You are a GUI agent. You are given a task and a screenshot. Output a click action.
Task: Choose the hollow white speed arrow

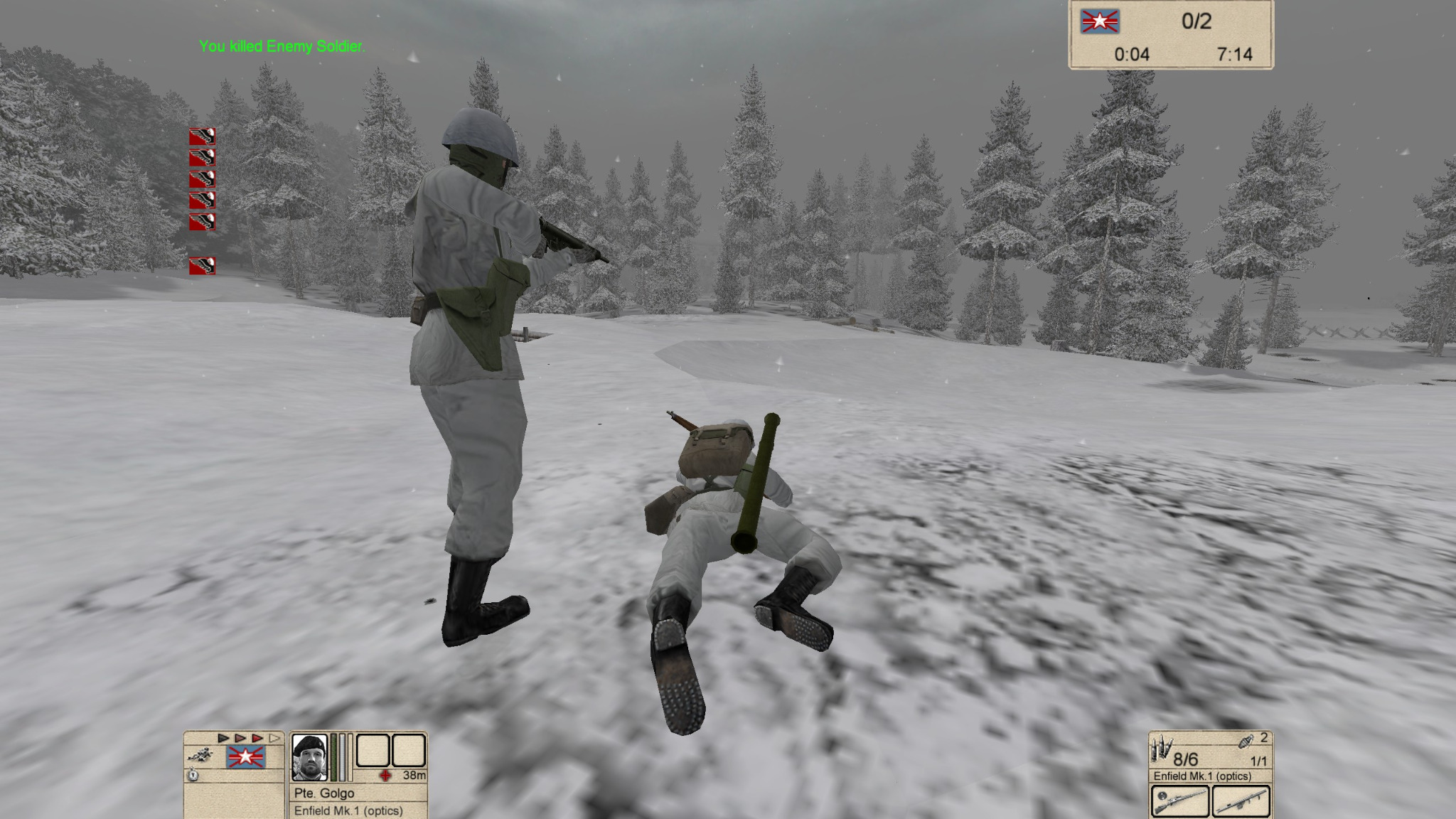[x=274, y=739]
